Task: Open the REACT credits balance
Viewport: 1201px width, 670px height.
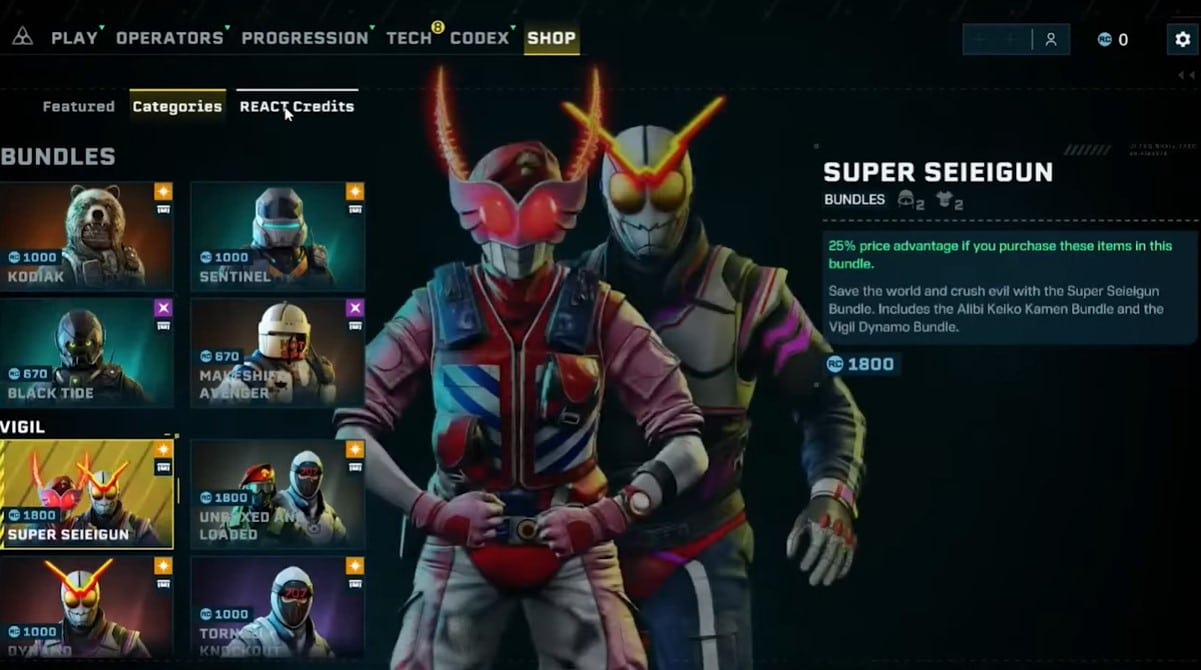Action: 1112,40
